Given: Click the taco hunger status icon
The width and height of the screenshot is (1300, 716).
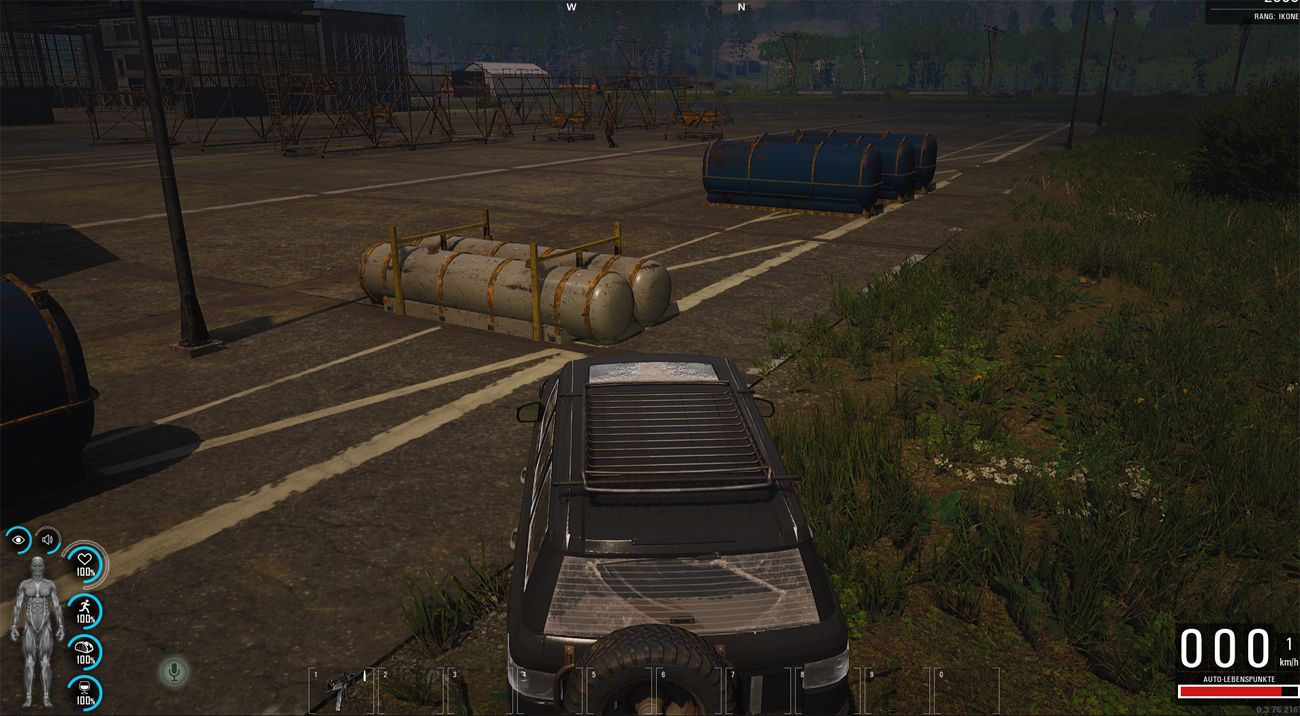Looking at the screenshot, I should pos(85,651).
